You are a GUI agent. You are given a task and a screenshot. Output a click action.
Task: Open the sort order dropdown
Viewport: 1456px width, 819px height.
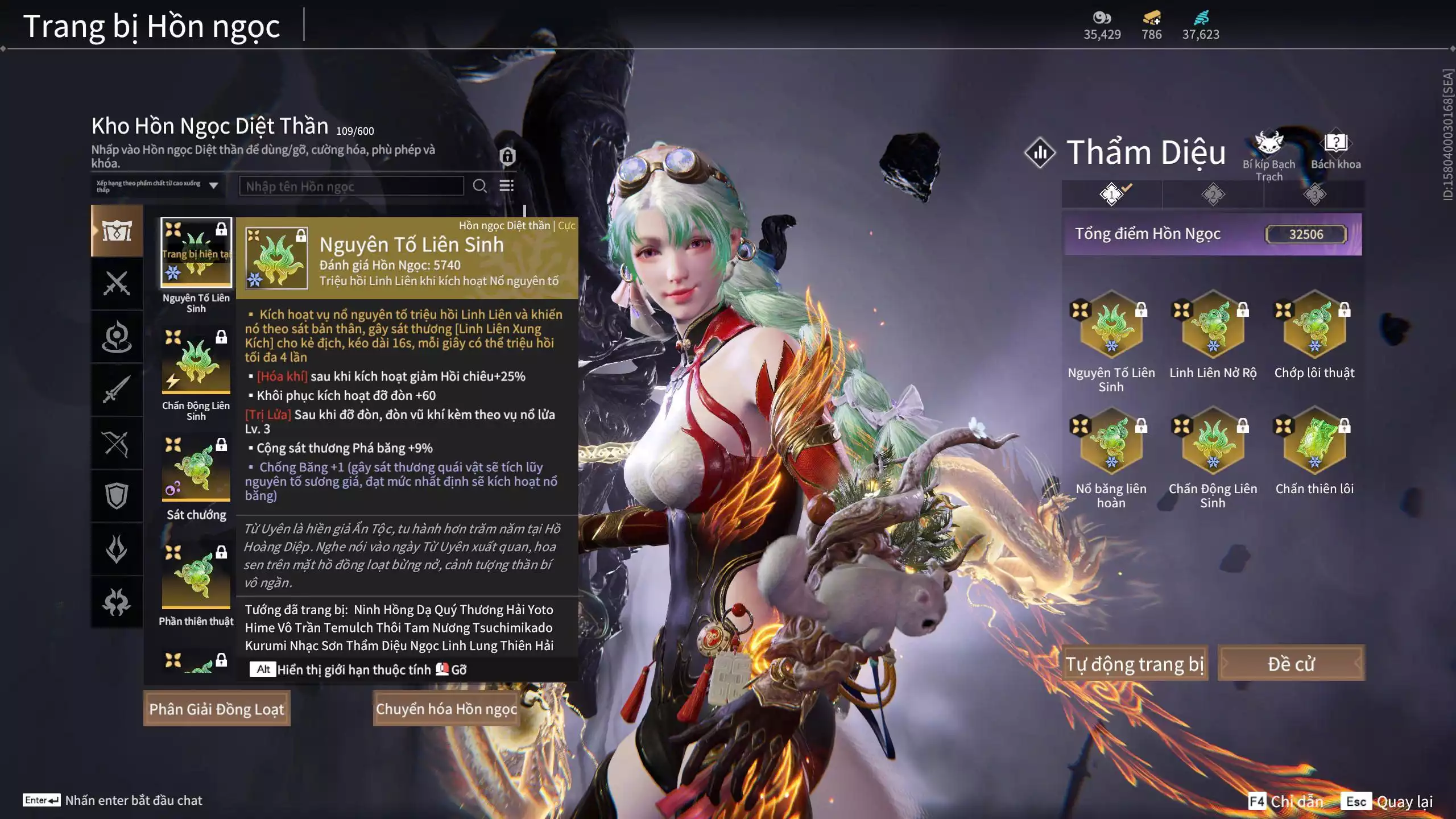157,186
